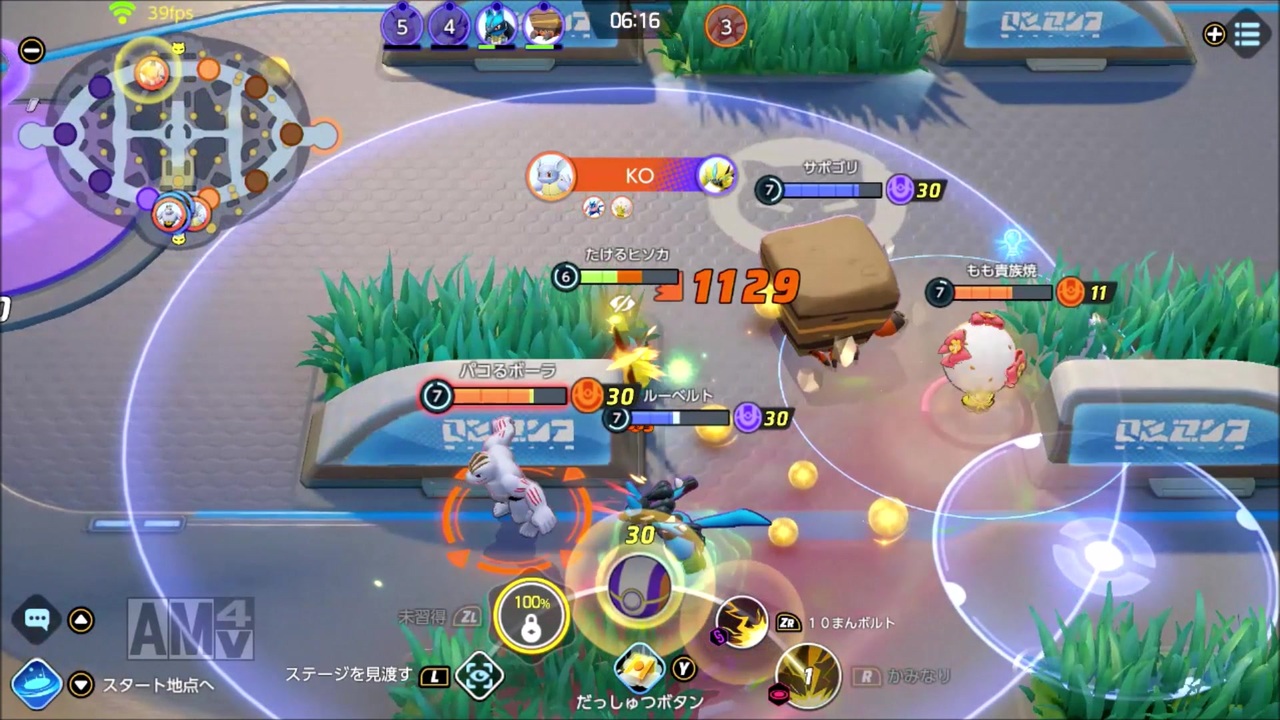Tap the chat speech bubble icon
1280x720 pixels.
coord(36,619)
